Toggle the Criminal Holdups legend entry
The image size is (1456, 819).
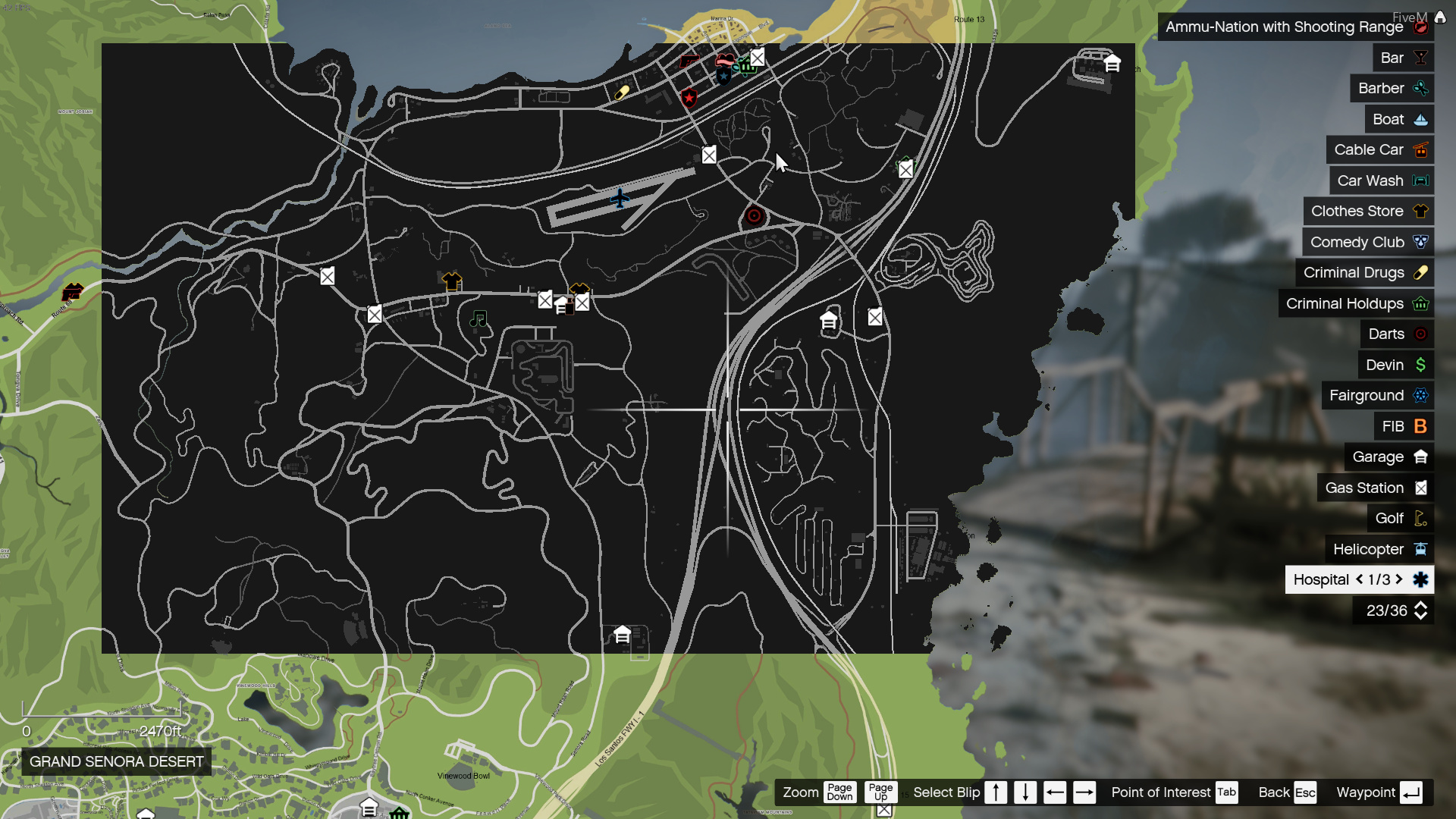point(1421,303)
